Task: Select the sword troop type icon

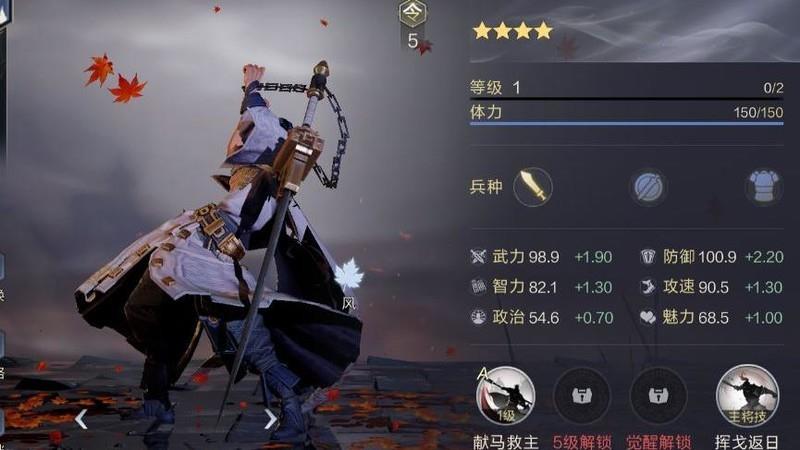Action: [533, 186]
